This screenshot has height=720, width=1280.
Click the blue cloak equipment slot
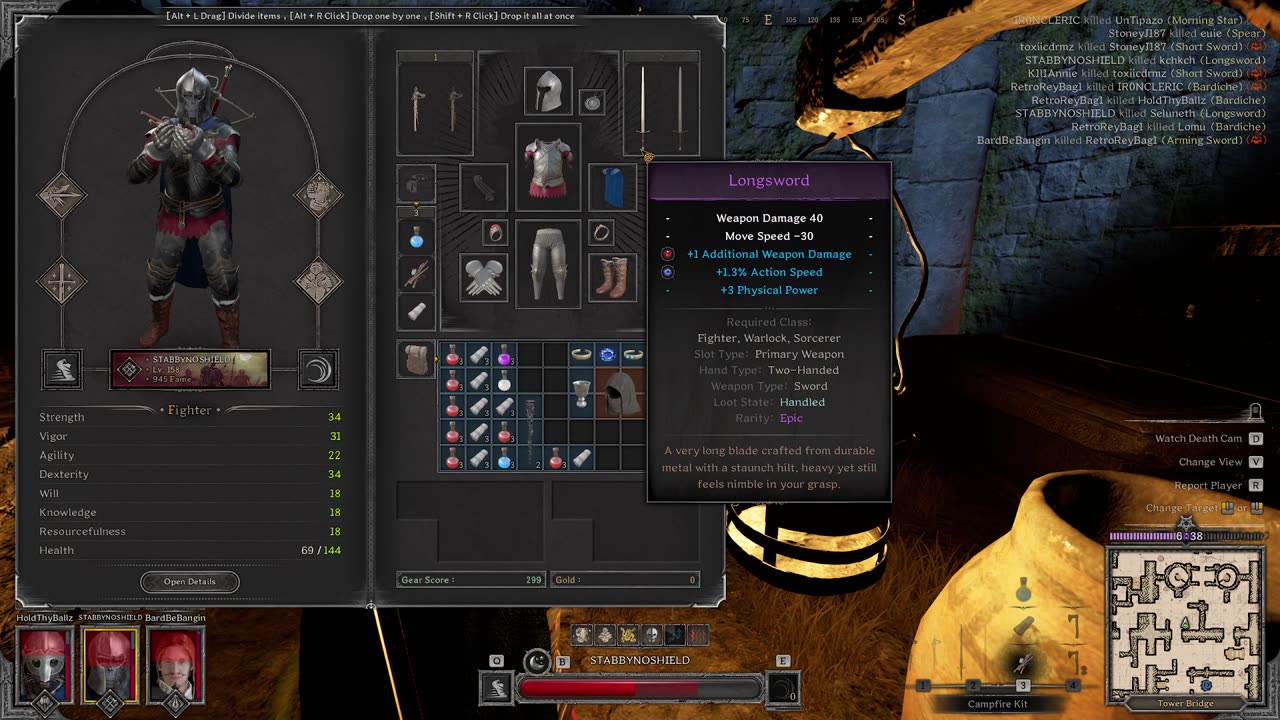tap(613, 187)
